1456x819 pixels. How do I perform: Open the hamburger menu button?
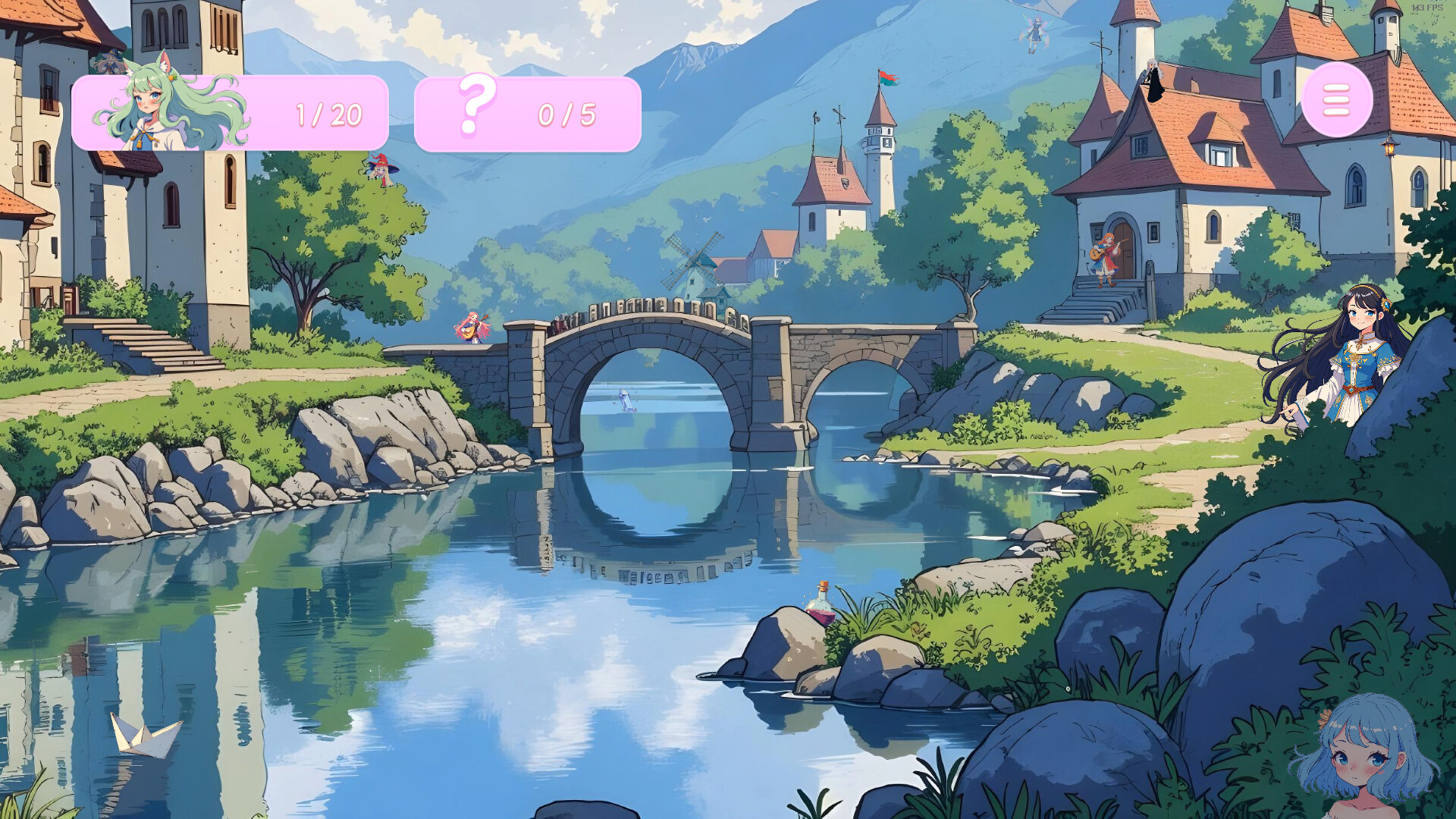click(1337, 102)
